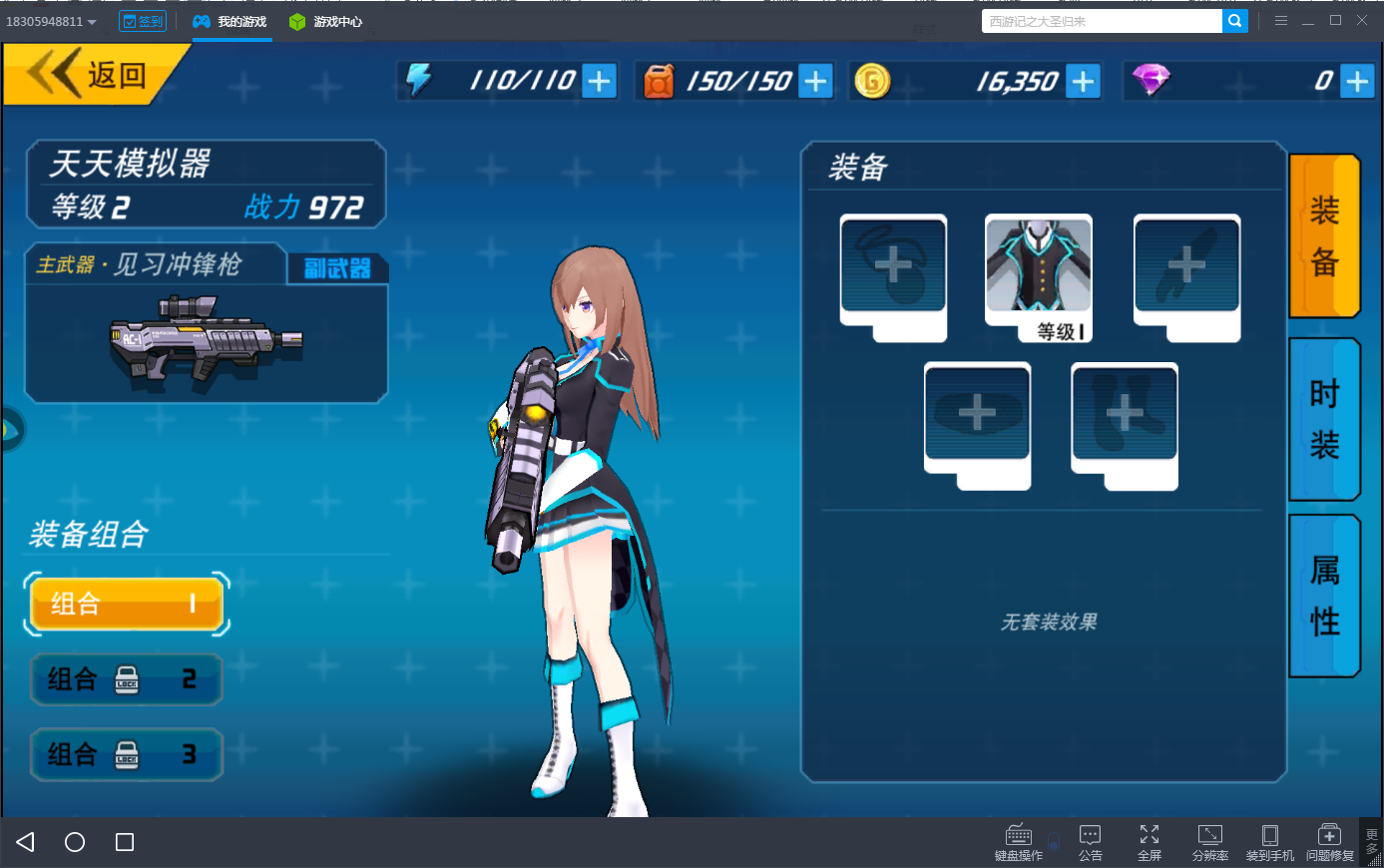Open the 游戏中心 game center tab

pyautogui.click(x=326, y=21)
